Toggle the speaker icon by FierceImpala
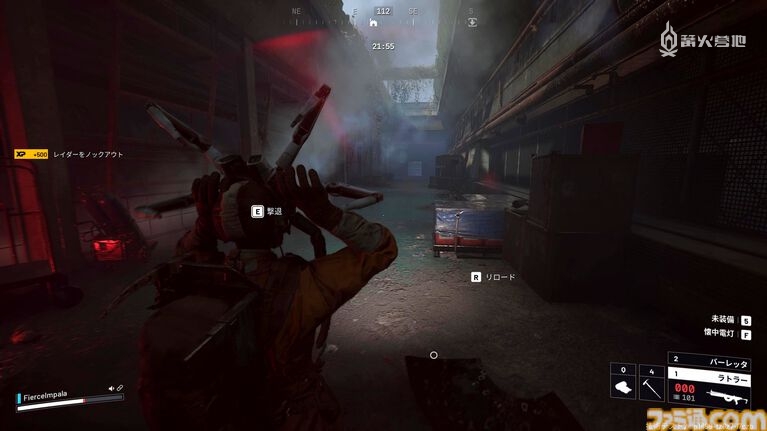Image resolution: width=767 pixels, height=431 pixels. [111, 388]
